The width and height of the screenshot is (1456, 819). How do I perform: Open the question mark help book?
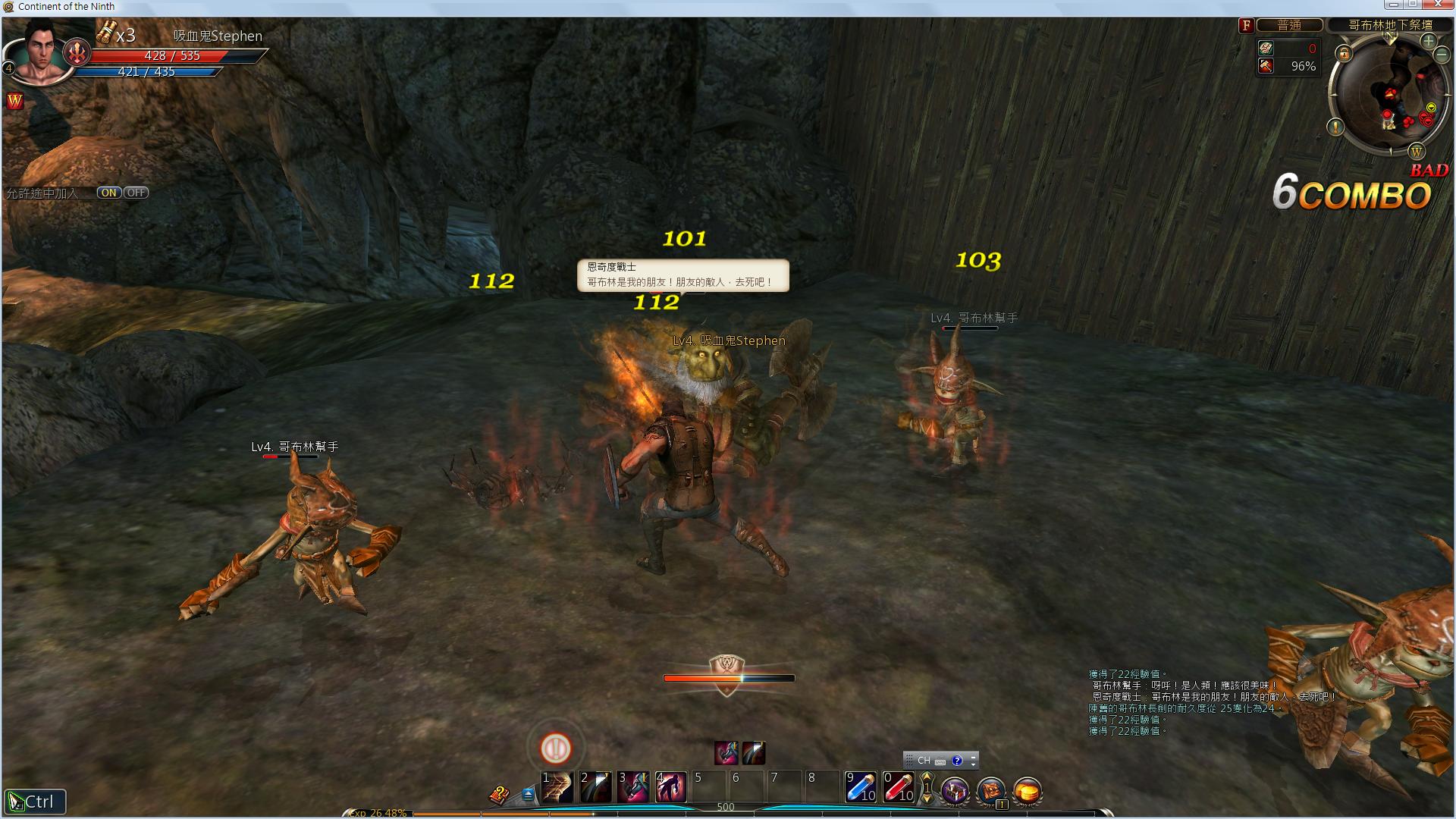pos(498,795)
